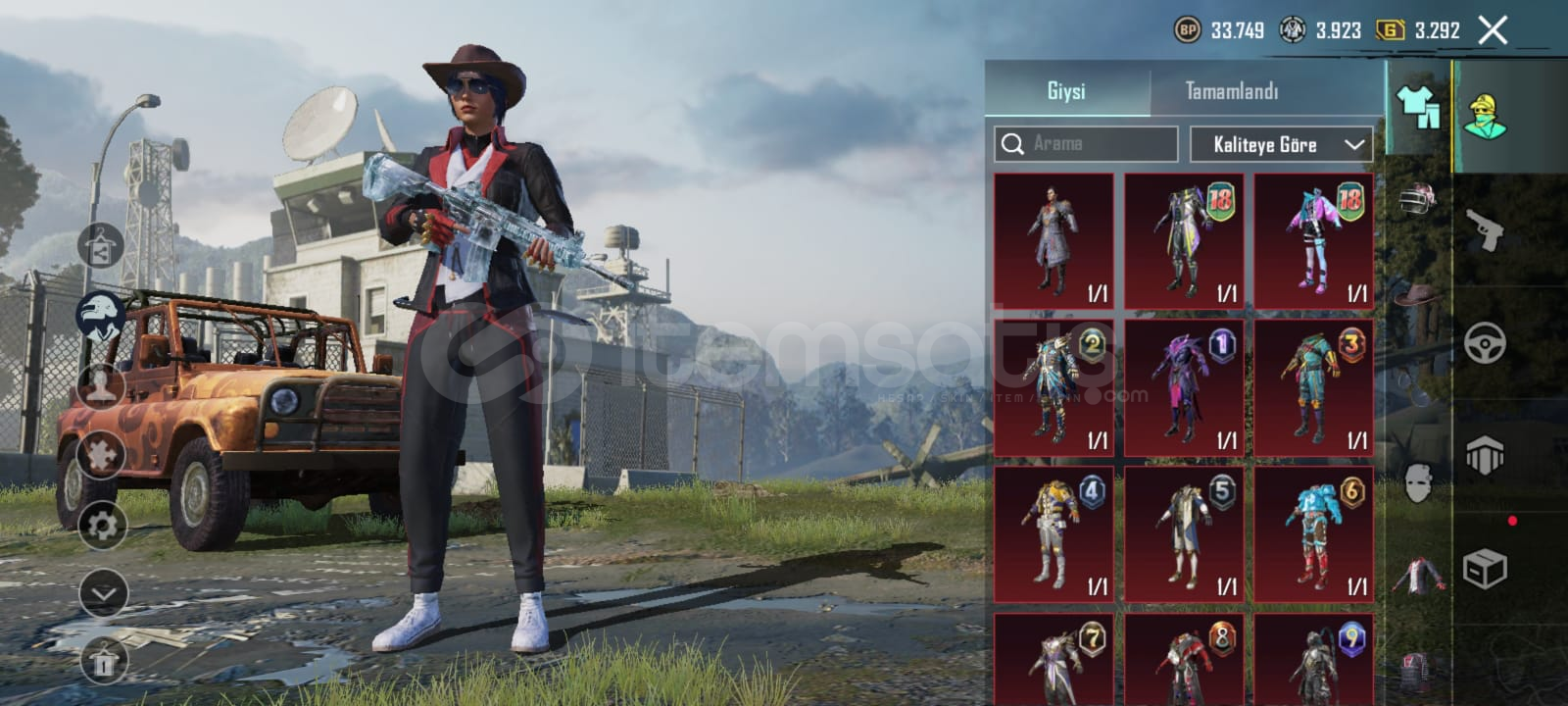
Task: Share the outfit via hanger share icon
Action: (x=101, y=247)
